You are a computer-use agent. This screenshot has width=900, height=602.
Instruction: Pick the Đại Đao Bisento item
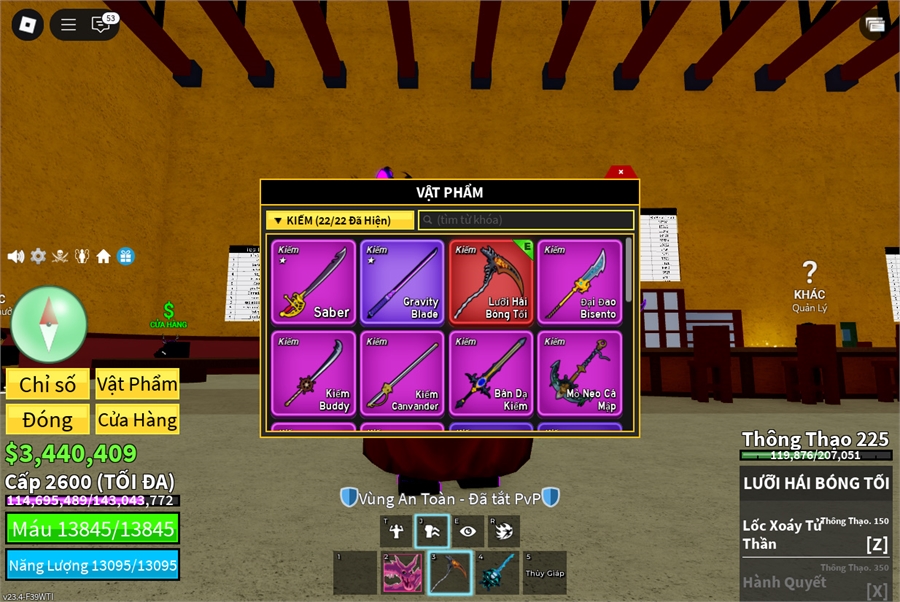click(579, 281)
